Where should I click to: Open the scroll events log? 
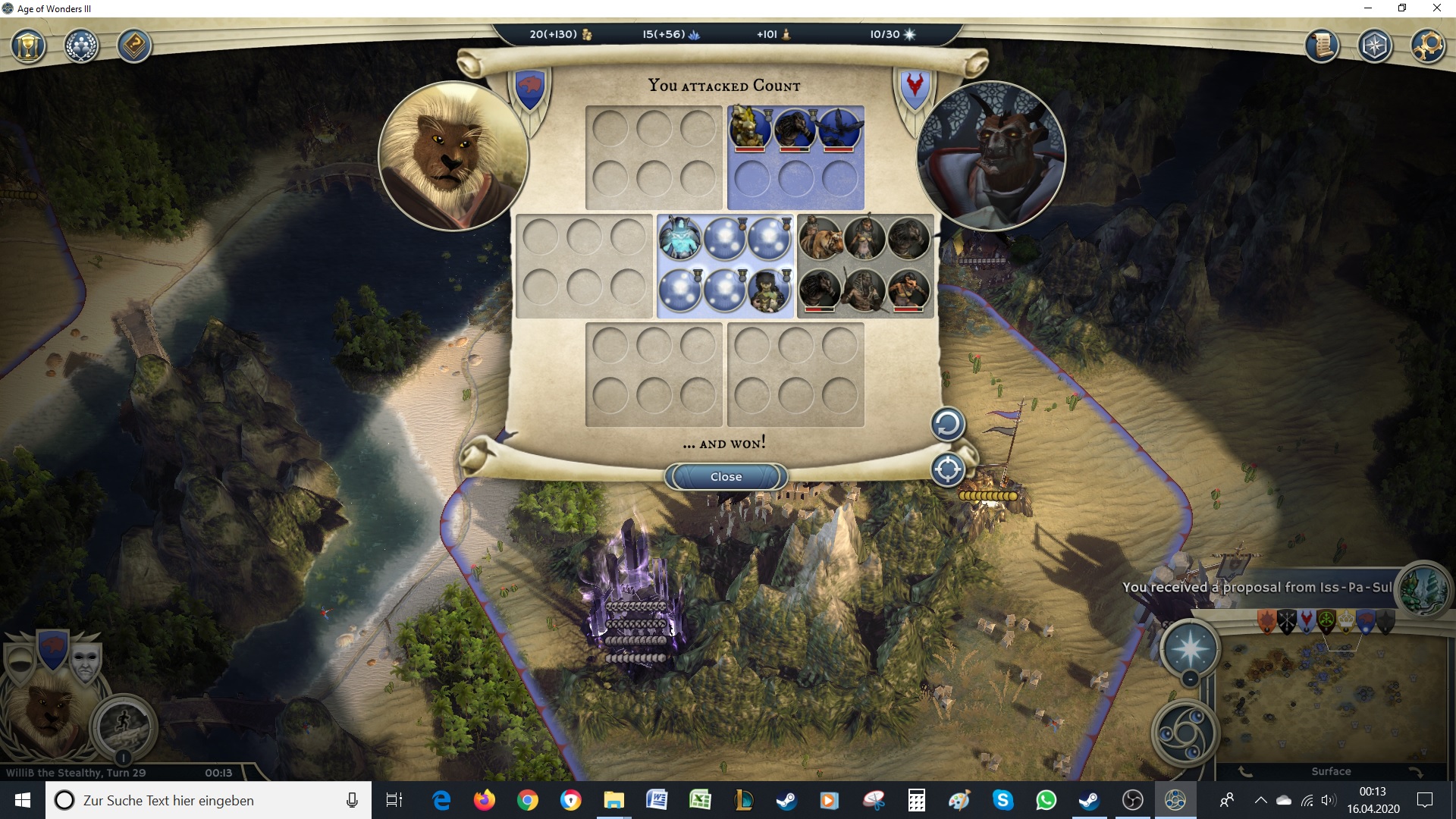[1322, 46]
